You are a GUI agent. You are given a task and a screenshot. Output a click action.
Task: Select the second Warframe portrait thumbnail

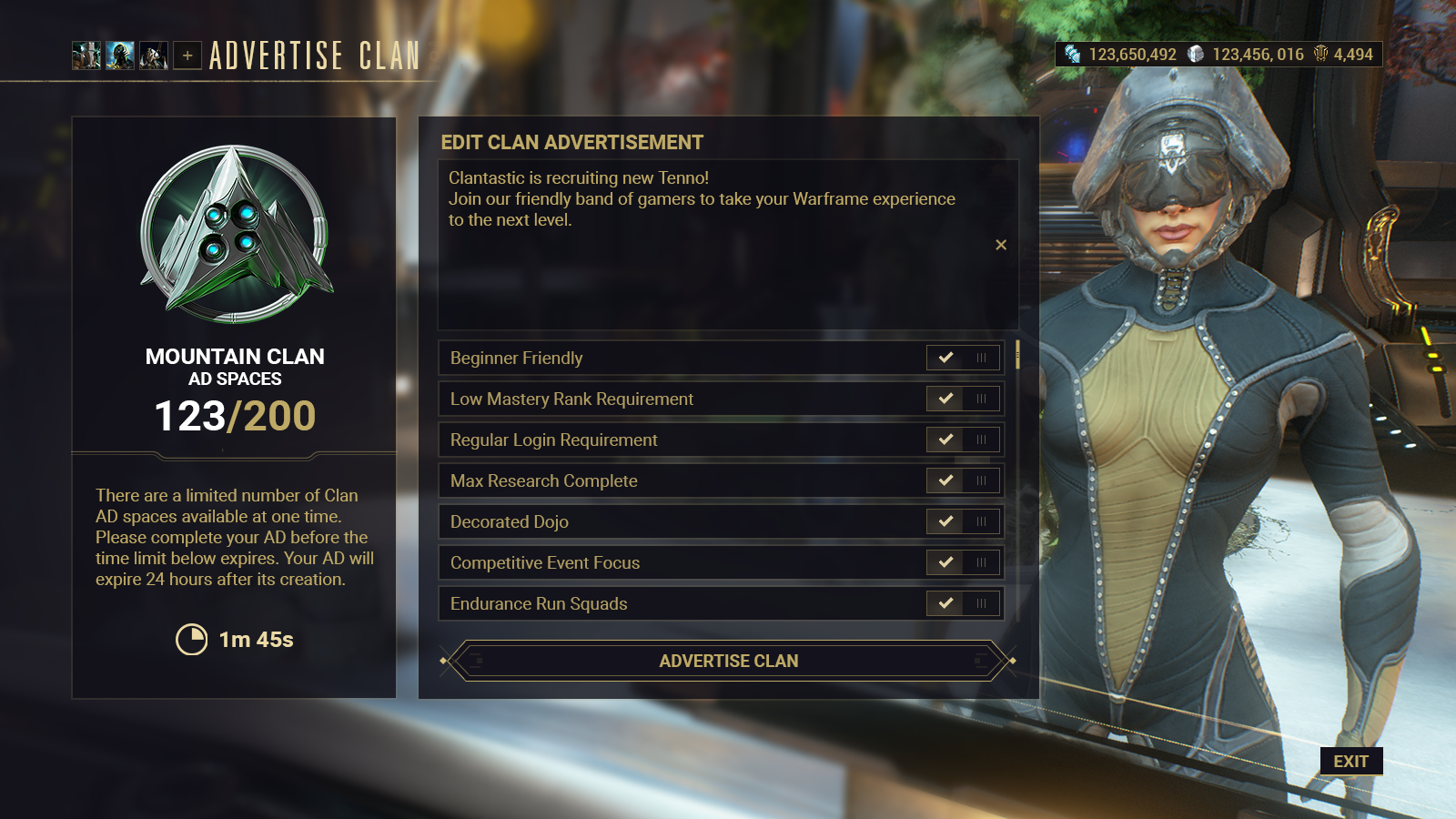(x=119, y=56)
